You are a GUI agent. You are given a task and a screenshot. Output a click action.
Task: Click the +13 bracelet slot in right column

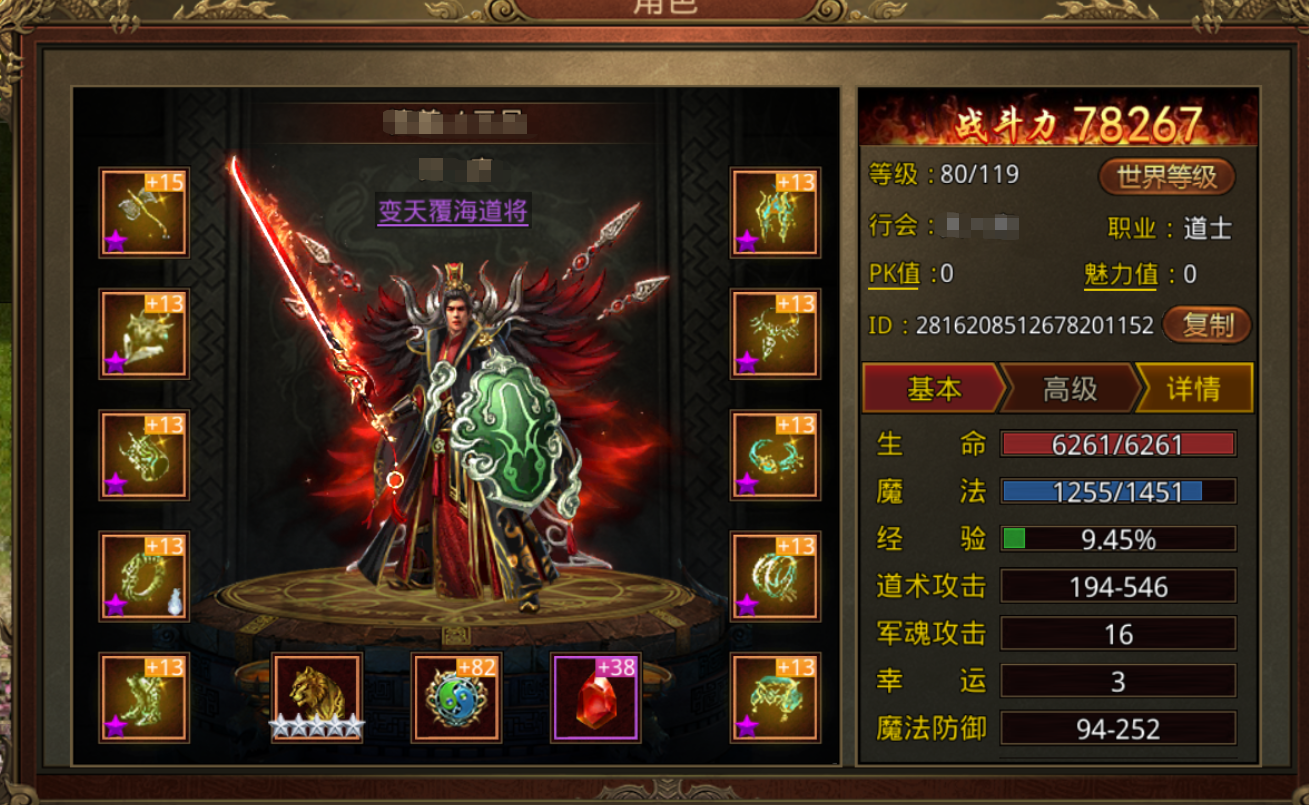(775, 453)
